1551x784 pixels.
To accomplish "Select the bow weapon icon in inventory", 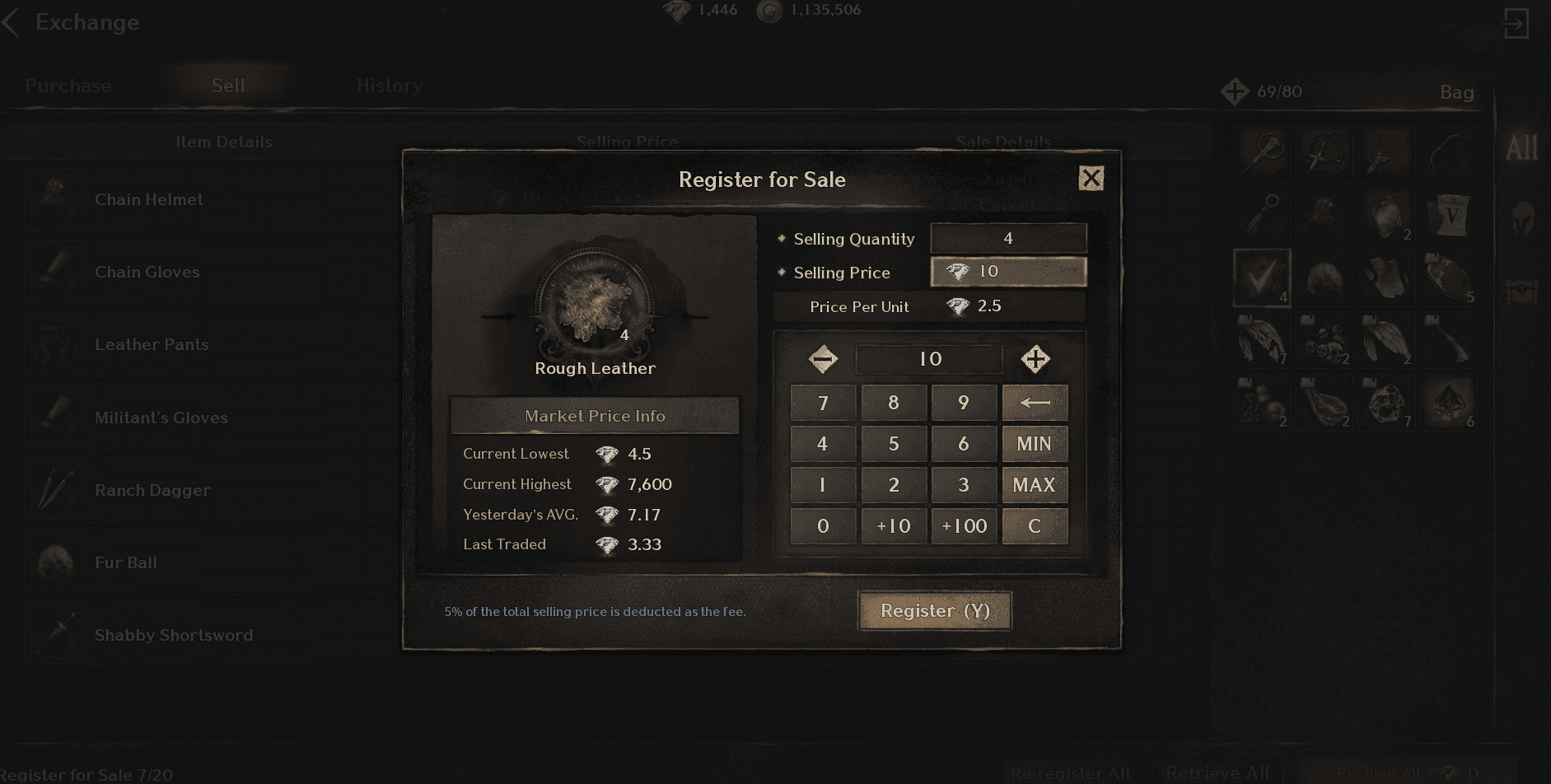I will point(1451,153).
